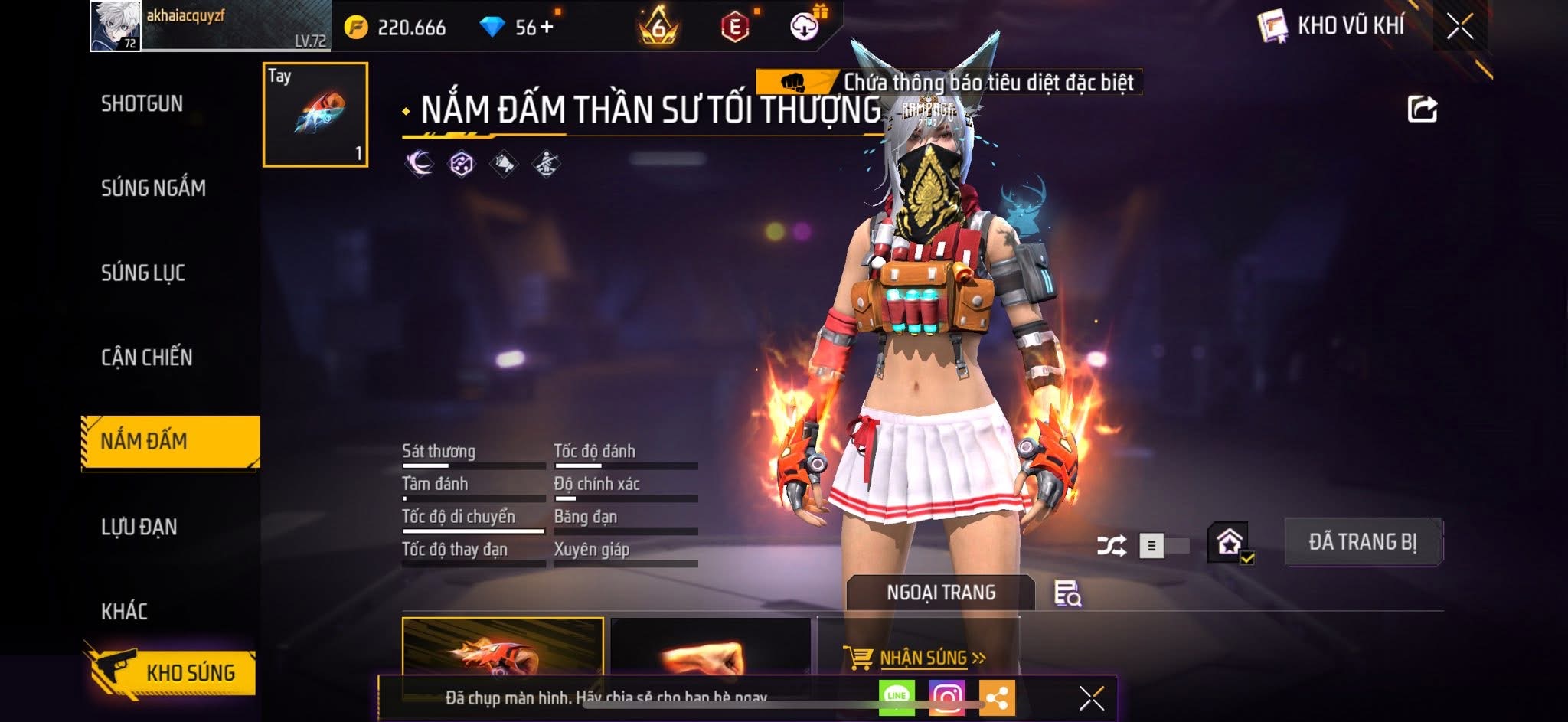
Task: Add more diamonds with the plus
Action: pos(546,28)
